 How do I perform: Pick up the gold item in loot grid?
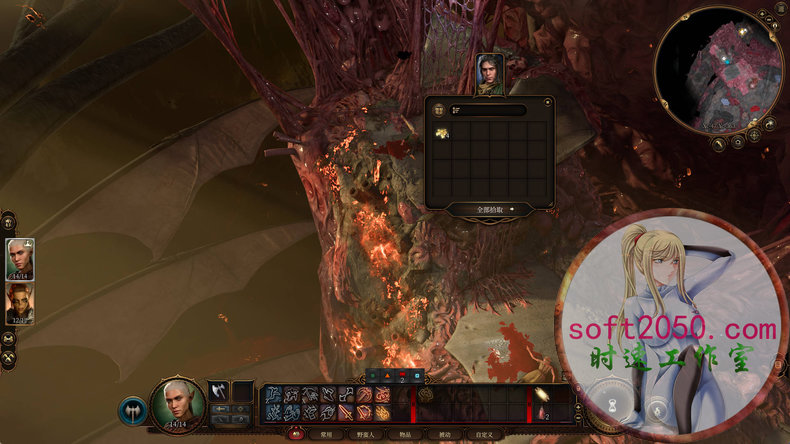(x=442, y=133)
